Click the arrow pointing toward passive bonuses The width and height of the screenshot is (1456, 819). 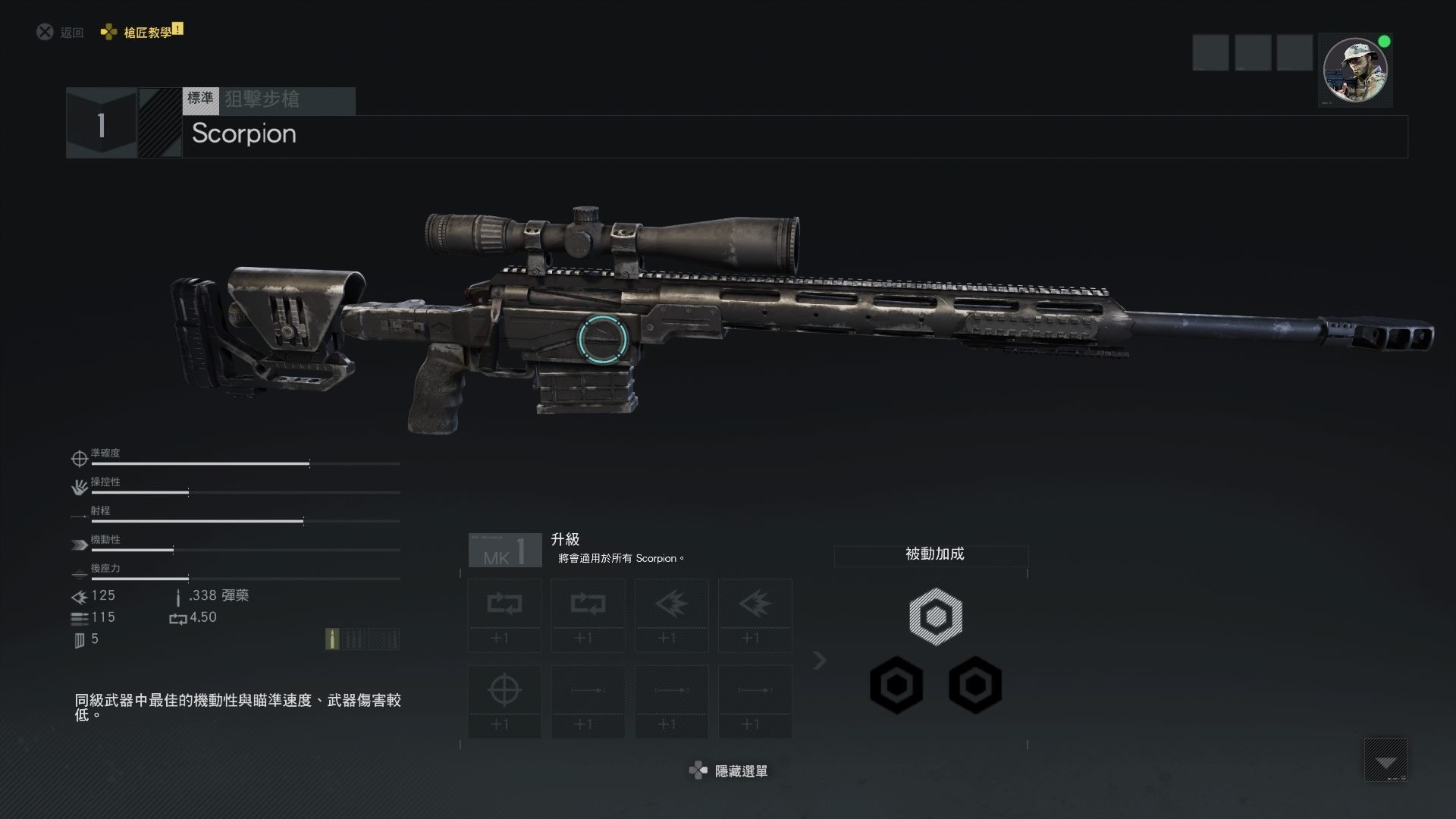(x=819, y=661)
